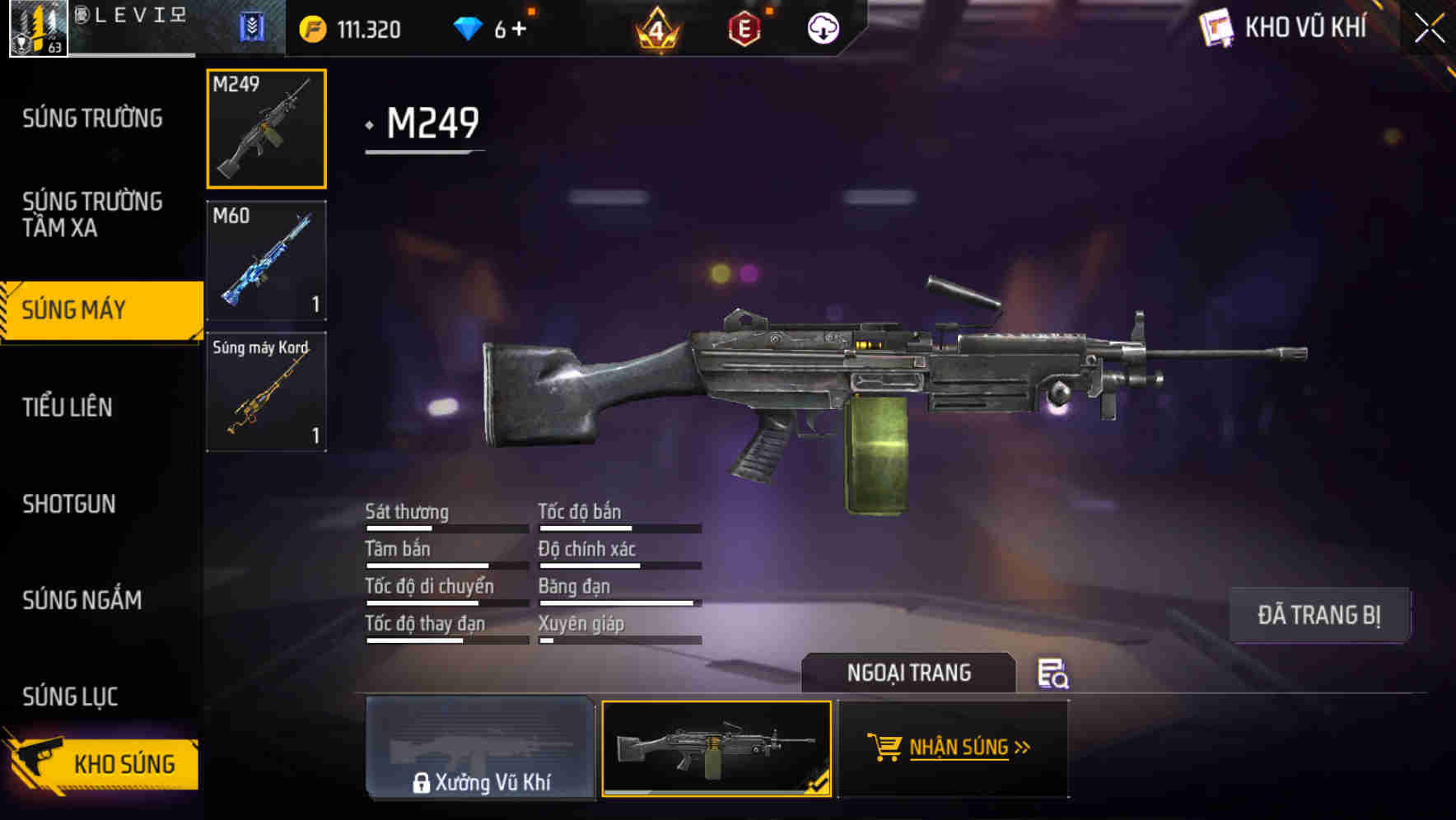Open the SHOTGUN category

click(x=69, y=504)
